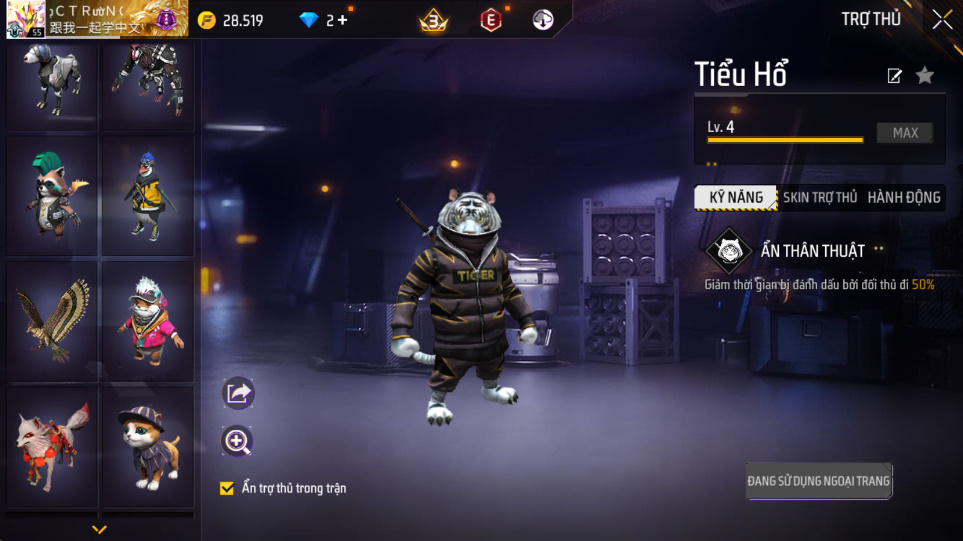
Task: Expand pet list with the down arrow
Action: (99, 529)
